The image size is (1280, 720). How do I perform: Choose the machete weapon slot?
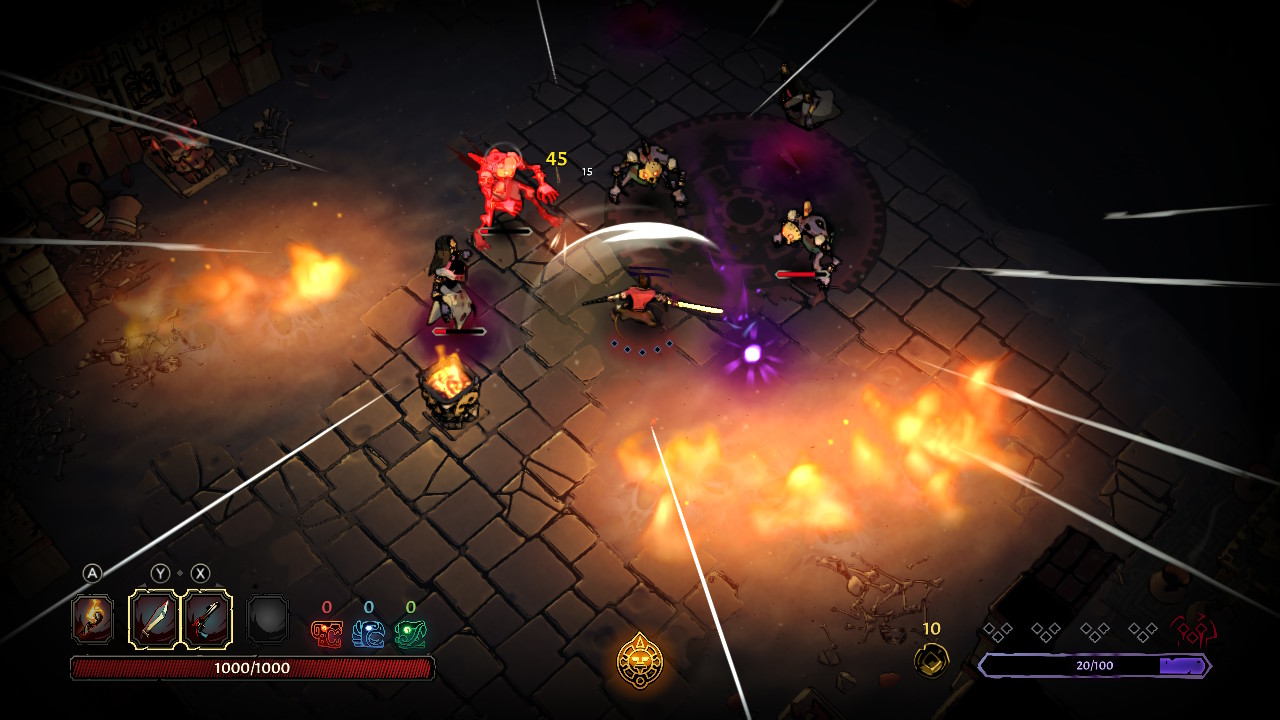155,620
